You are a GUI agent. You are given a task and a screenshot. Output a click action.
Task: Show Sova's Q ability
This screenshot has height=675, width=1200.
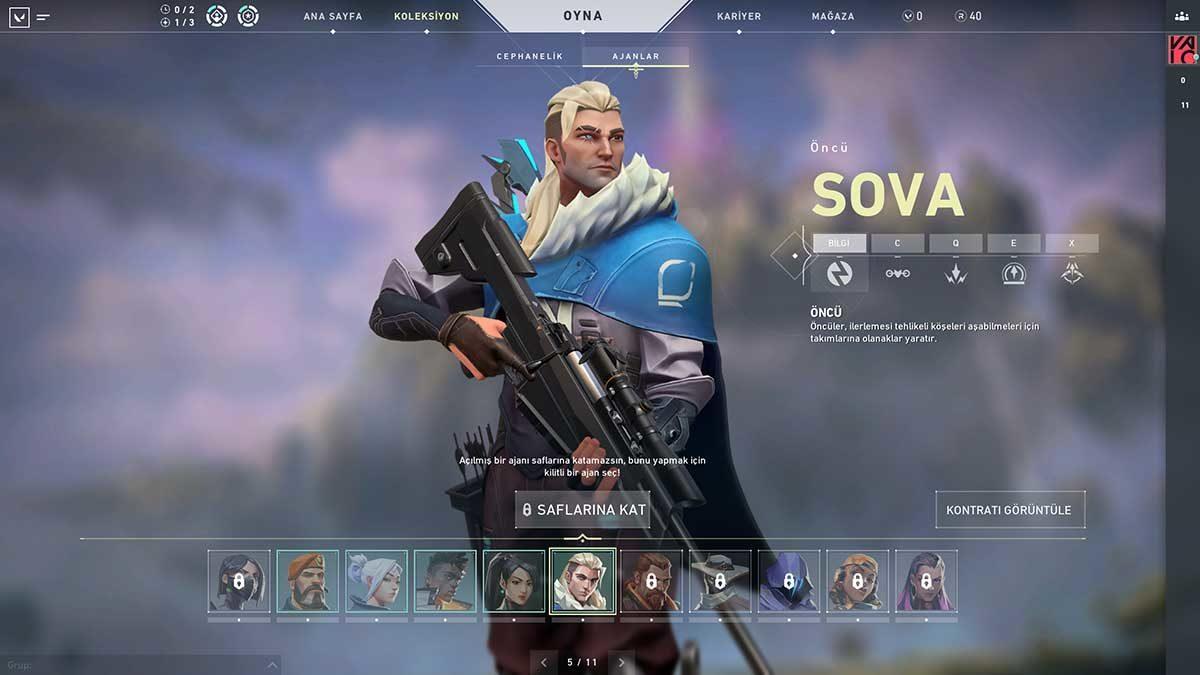(955, 243)
